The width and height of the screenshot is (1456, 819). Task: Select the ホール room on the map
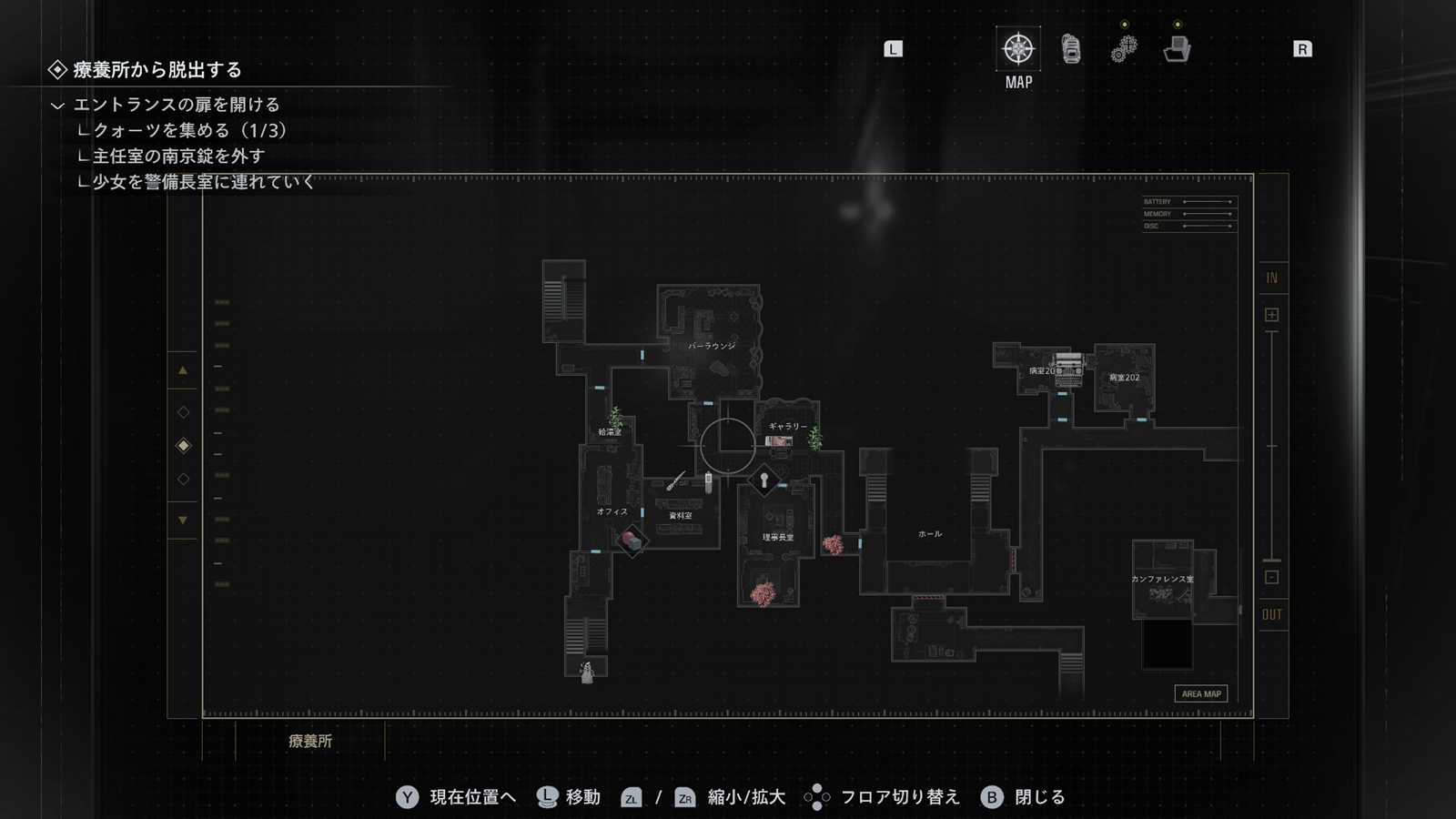coord(929,534)
